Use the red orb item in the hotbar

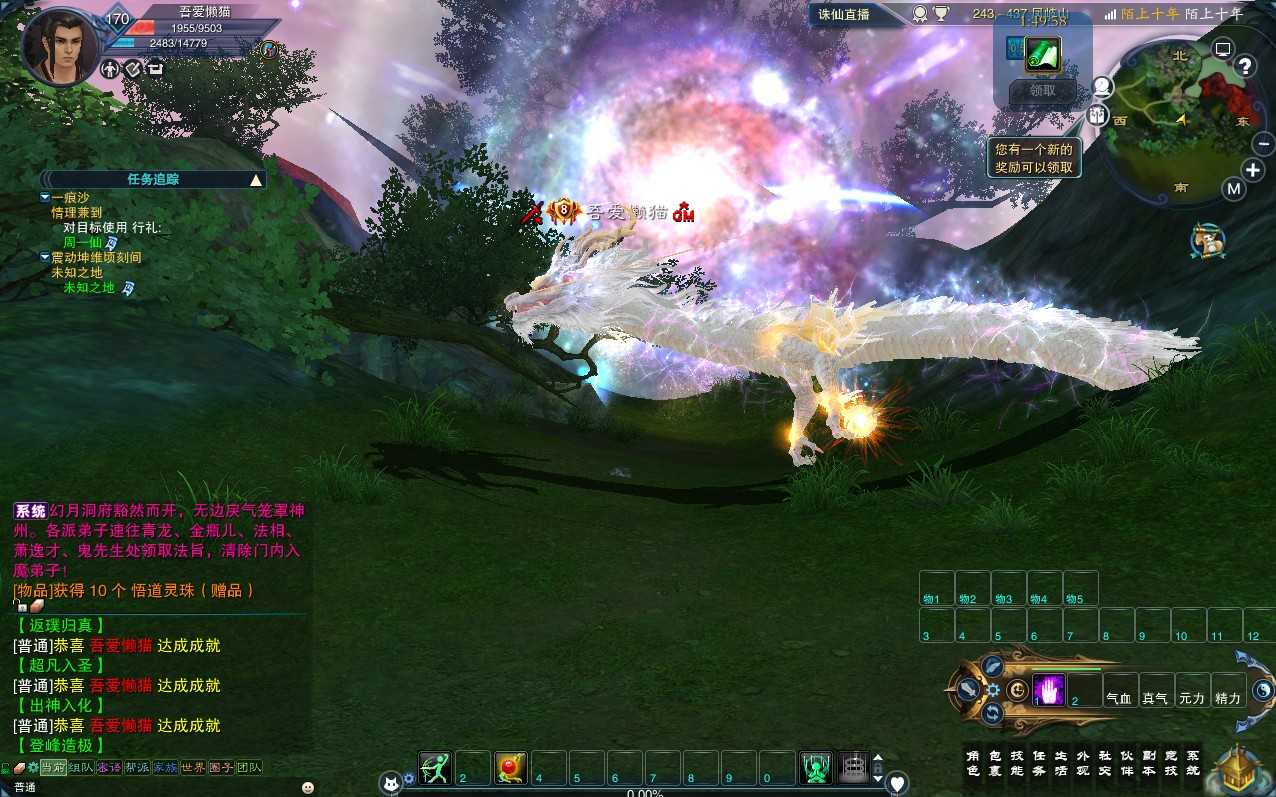pos(511,768)
